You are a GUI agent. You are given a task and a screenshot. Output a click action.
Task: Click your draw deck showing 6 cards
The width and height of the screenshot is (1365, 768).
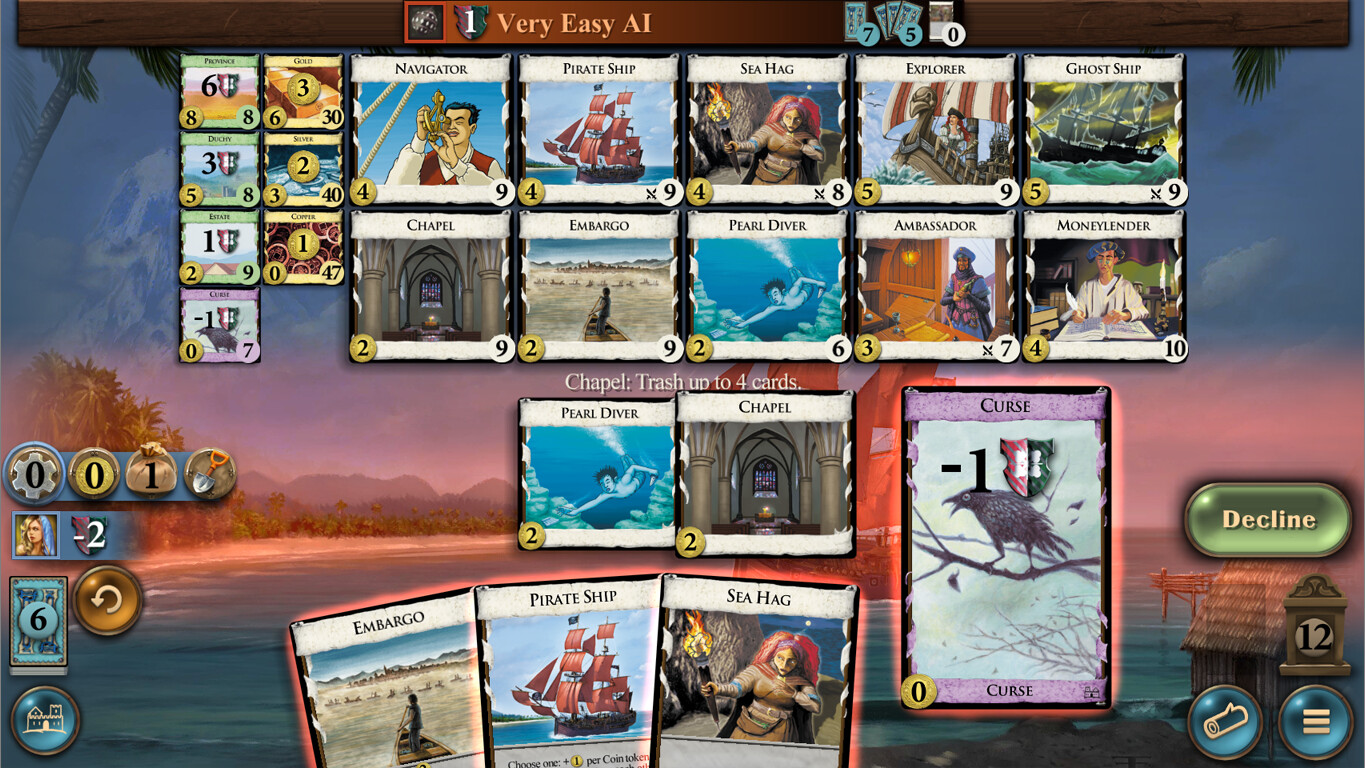(x=37, y=622)
